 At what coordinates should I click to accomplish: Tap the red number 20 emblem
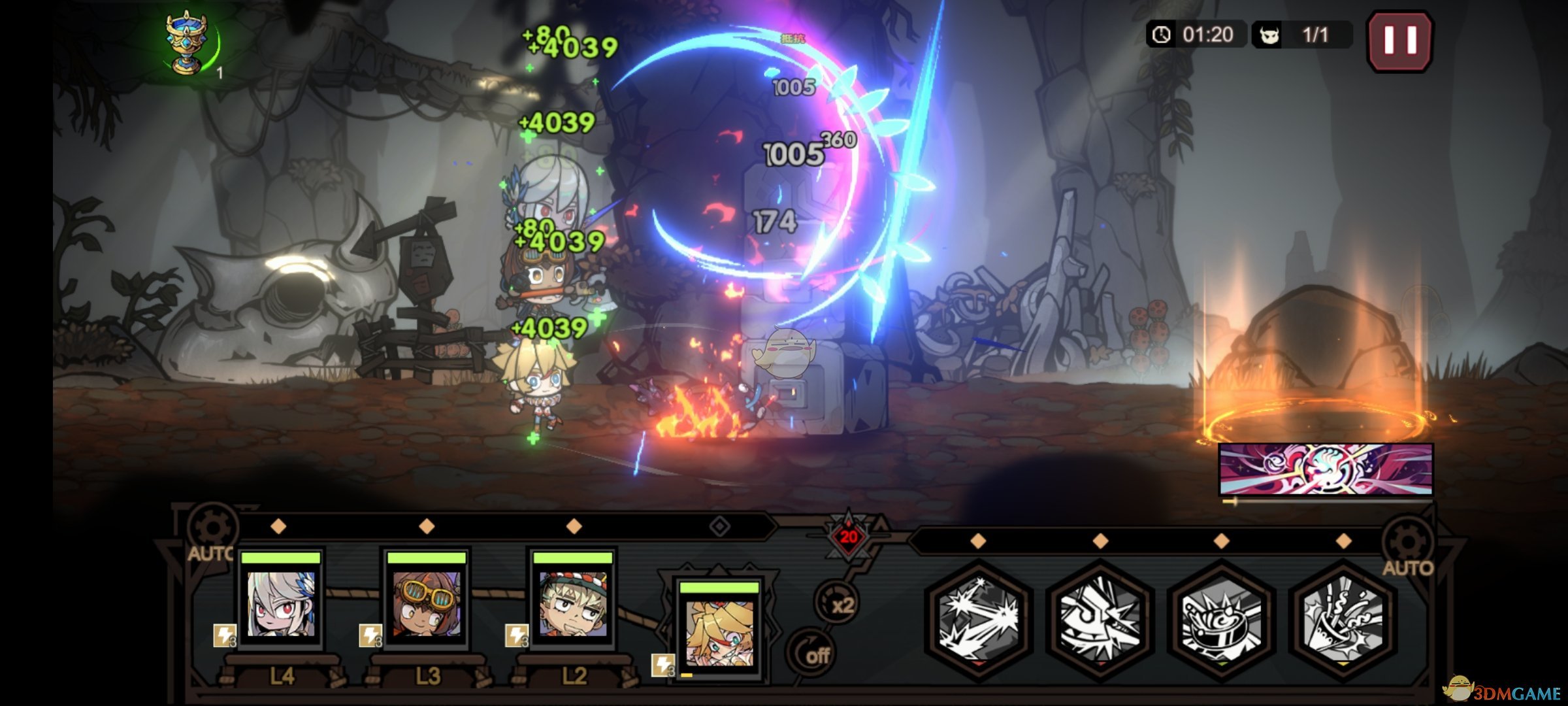pyautogui.click(x=848, y=537)
